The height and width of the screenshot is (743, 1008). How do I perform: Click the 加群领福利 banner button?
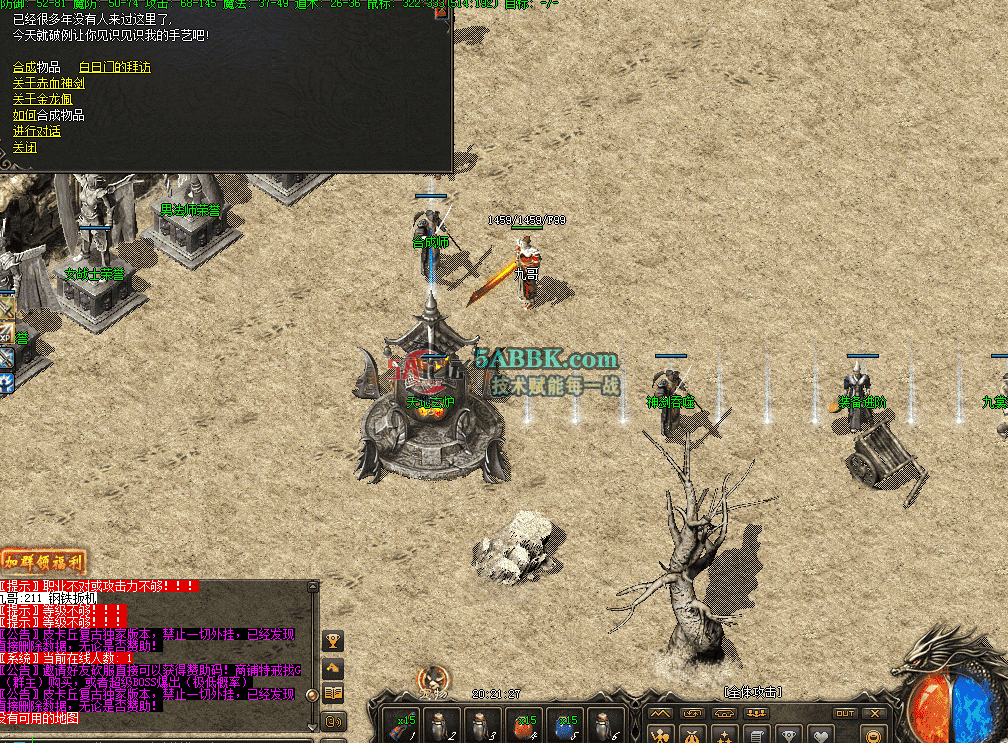click(x=44, y=561)
